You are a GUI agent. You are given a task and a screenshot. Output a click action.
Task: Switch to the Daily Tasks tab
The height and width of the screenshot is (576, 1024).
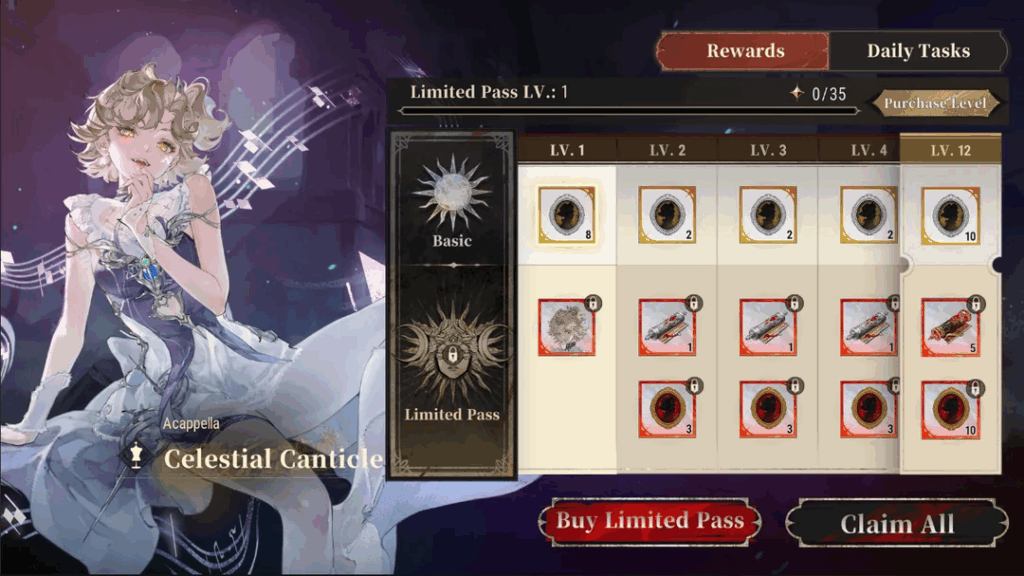tap(917, 51)
